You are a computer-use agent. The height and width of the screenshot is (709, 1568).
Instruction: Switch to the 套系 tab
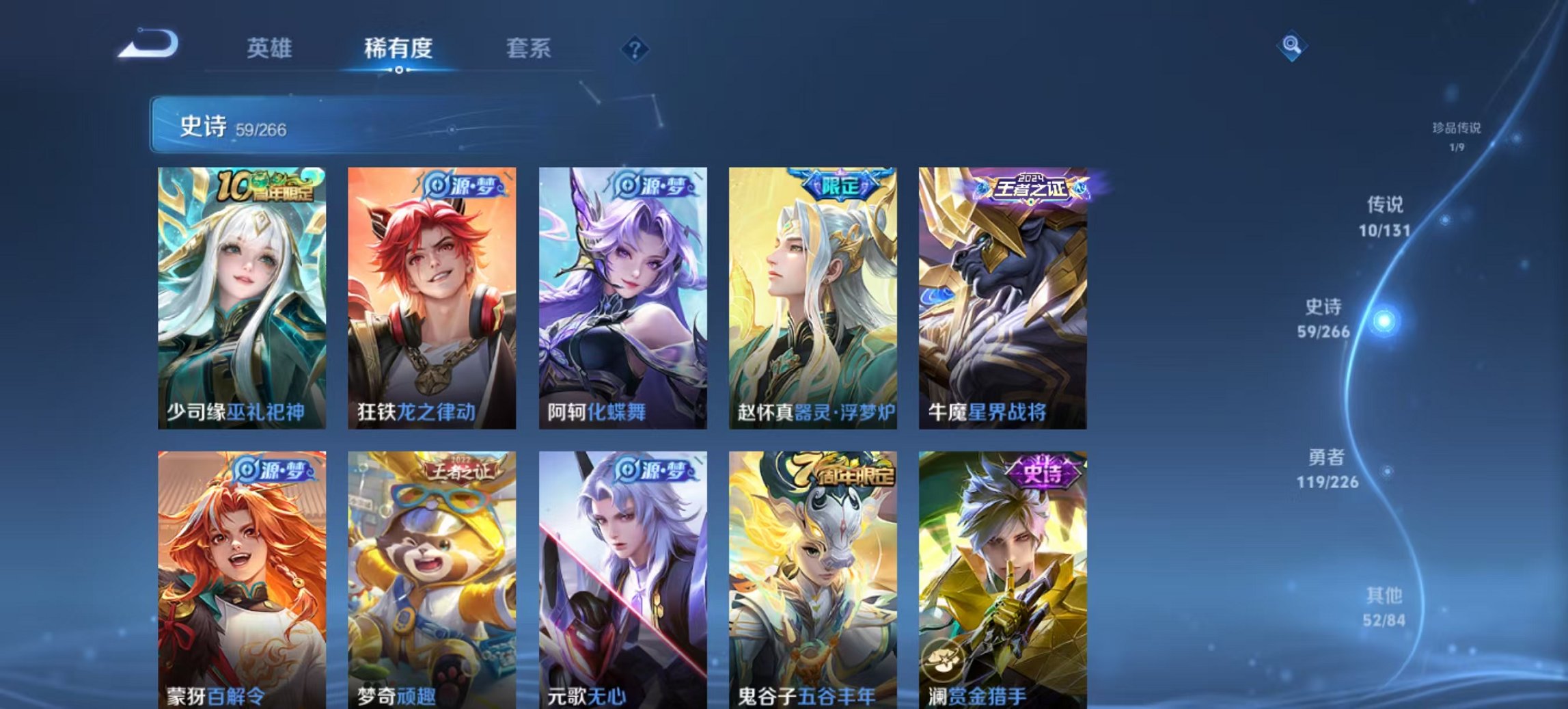tap(529, 48)
